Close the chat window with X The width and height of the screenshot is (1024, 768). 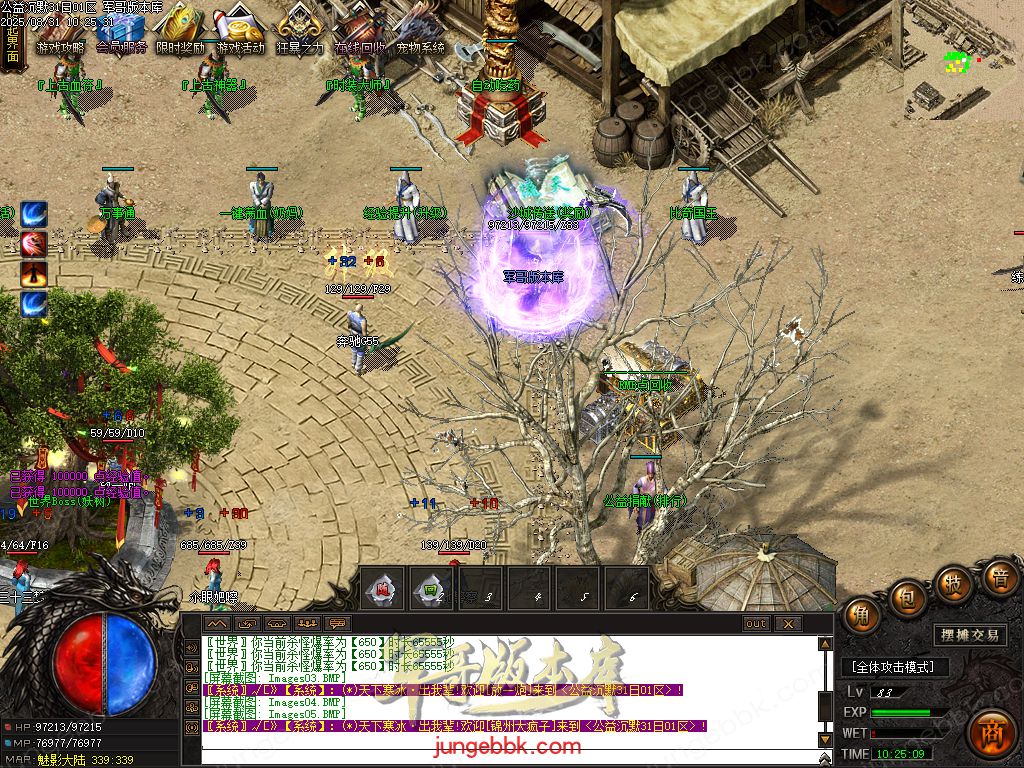tap(788, 624)
